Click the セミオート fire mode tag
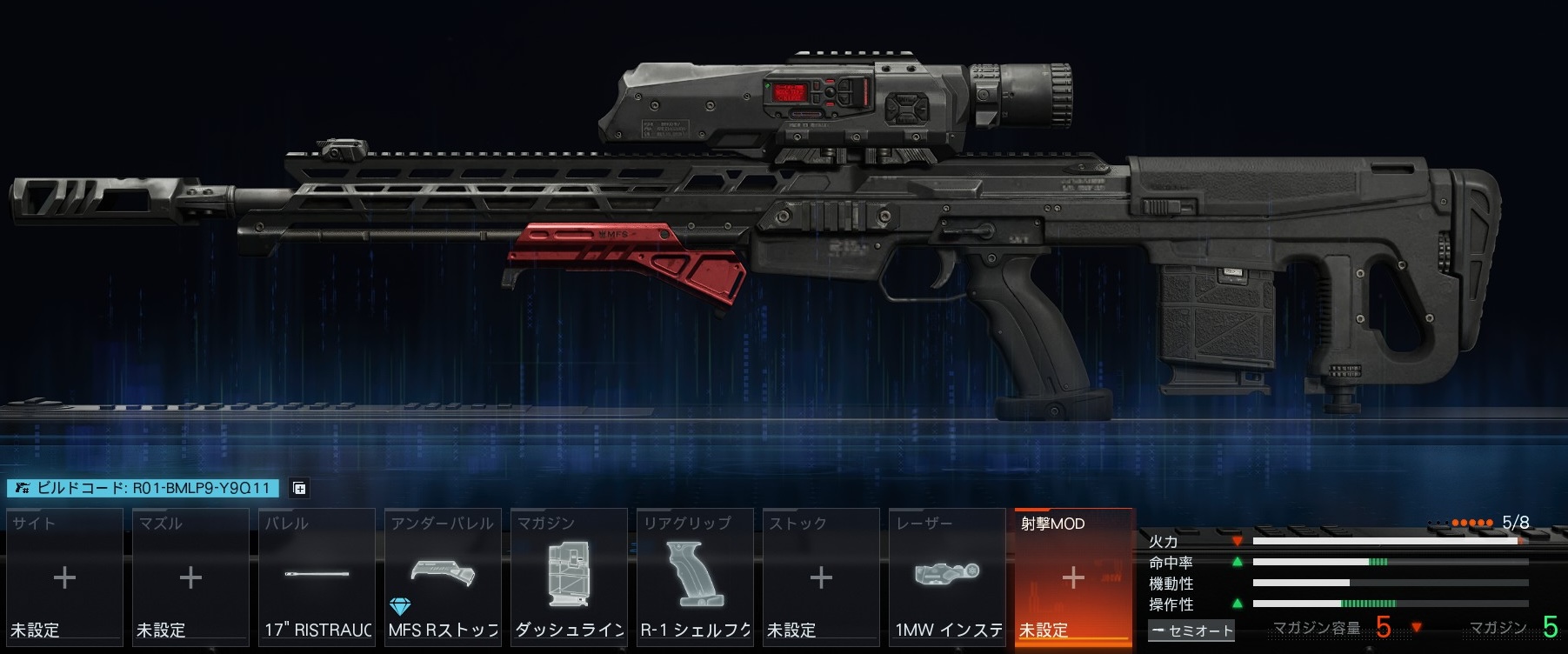 click(x=1191, y=631)
